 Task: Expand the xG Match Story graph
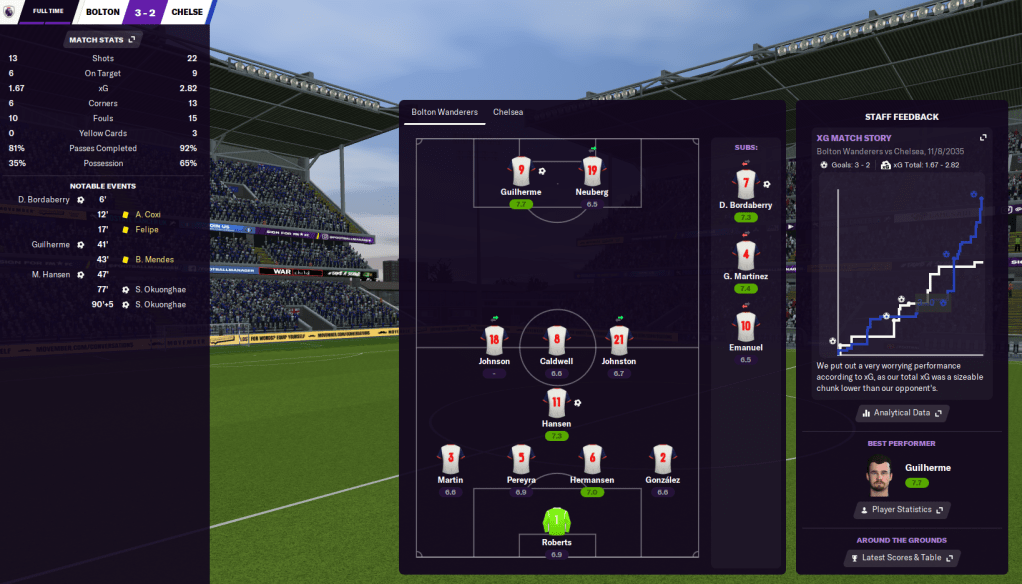(x=983, y=138)
